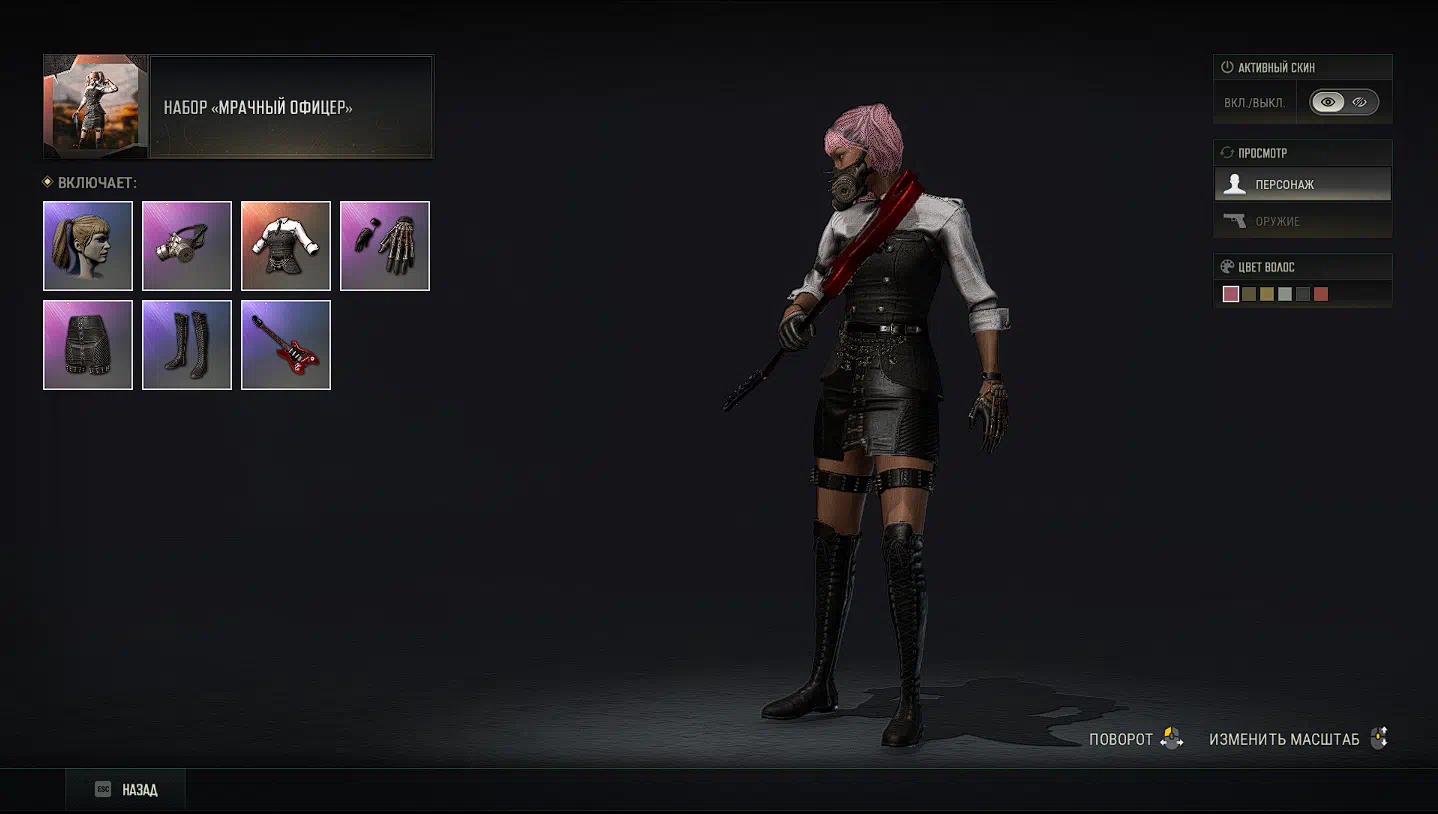The height and width of the screenshot is (814, 1438).
Task: Choose the white shirt with corset item
Action: [286, 246]
